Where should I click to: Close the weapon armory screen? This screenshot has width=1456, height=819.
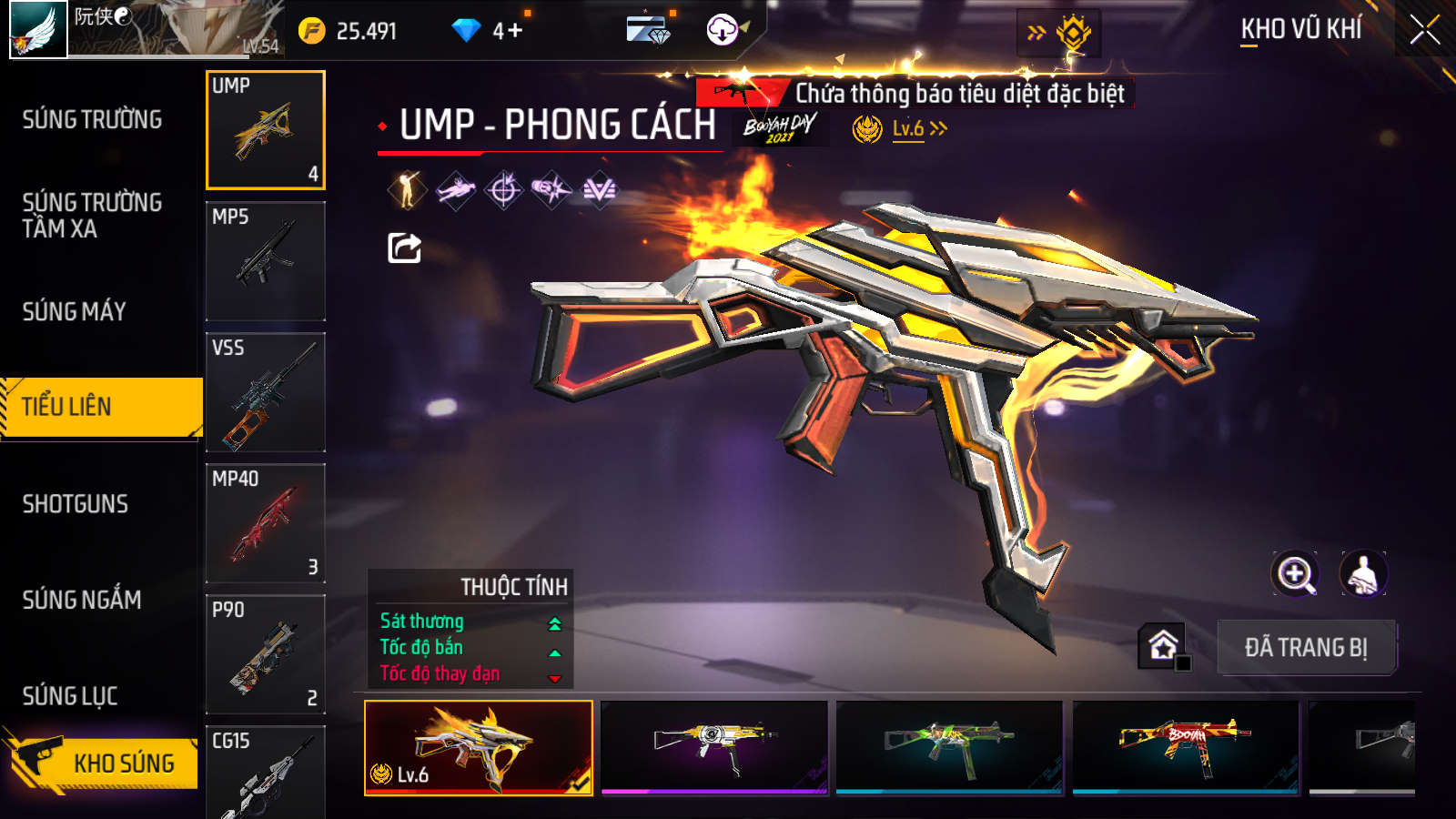(x=1424, y=30)
